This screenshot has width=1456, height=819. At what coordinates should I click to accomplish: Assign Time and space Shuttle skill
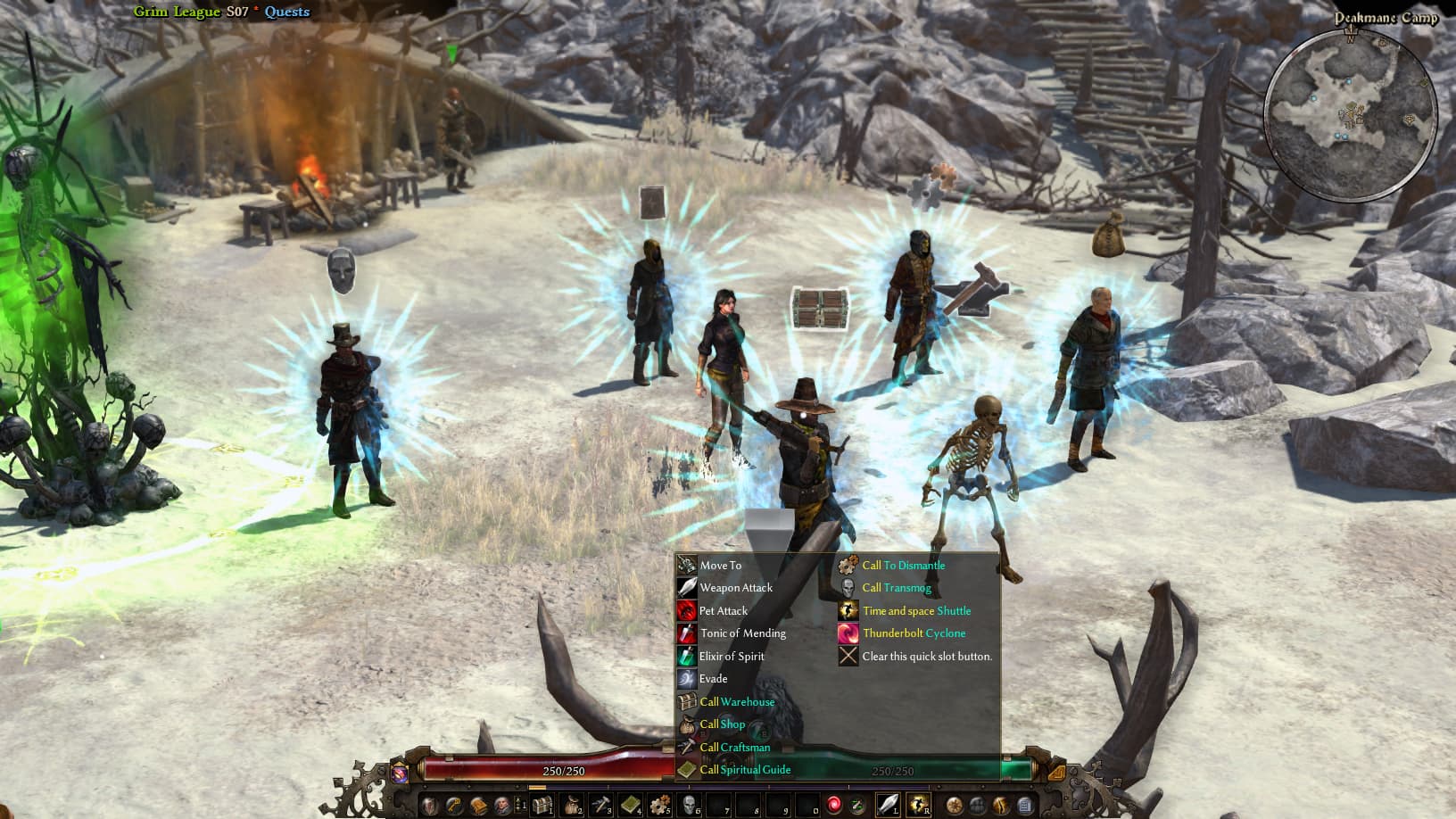click(916, 611)
